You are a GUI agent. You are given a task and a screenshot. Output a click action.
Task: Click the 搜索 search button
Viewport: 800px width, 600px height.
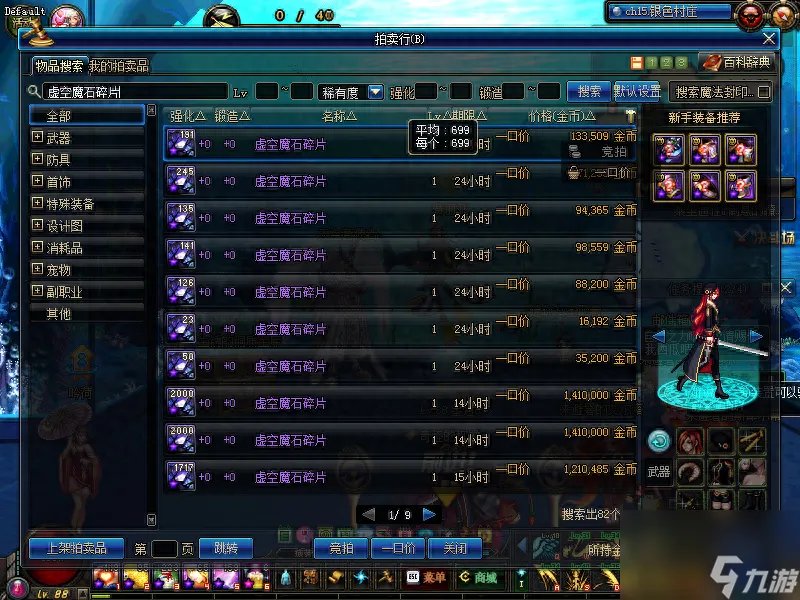(589, 91)
